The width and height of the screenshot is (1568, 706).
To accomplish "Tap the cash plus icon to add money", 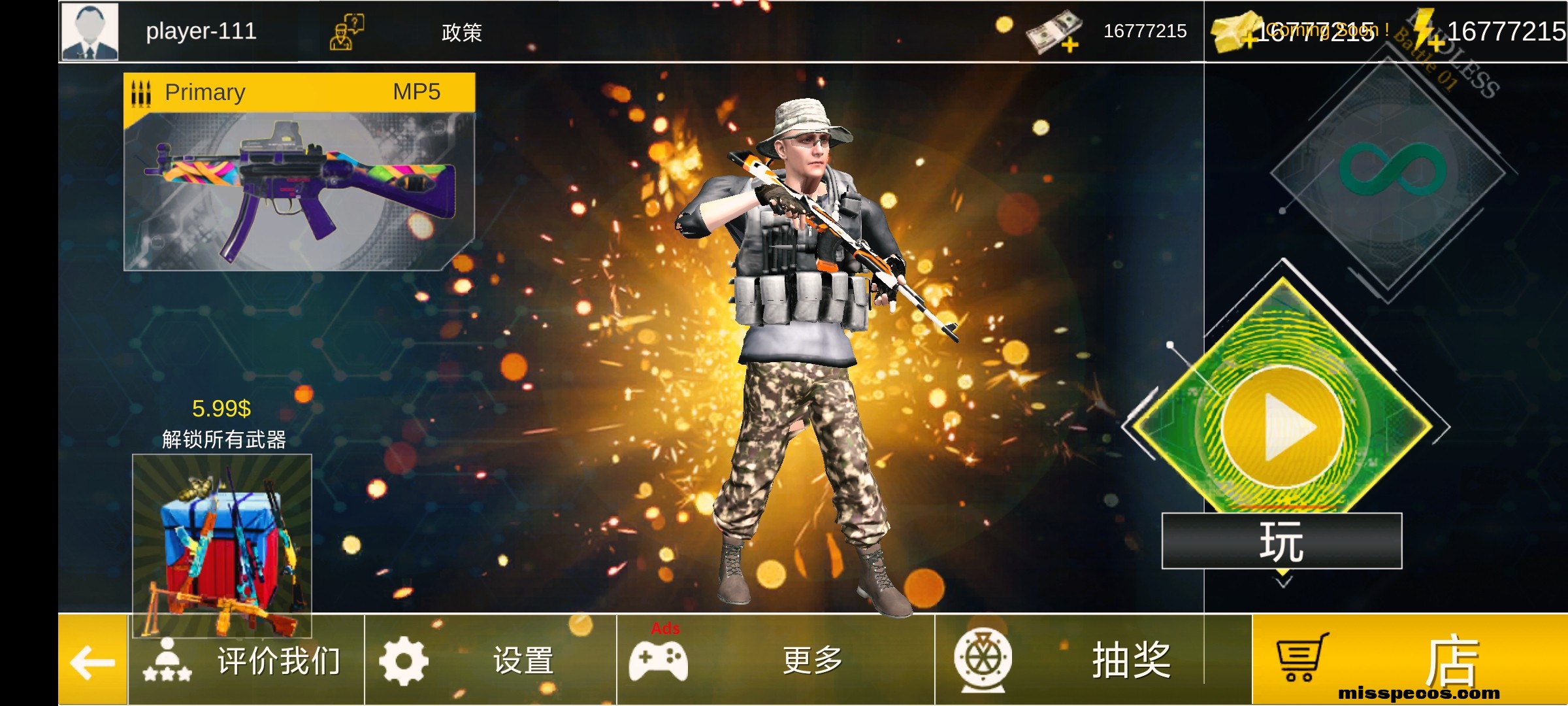I will click(x=1070, y=46).
